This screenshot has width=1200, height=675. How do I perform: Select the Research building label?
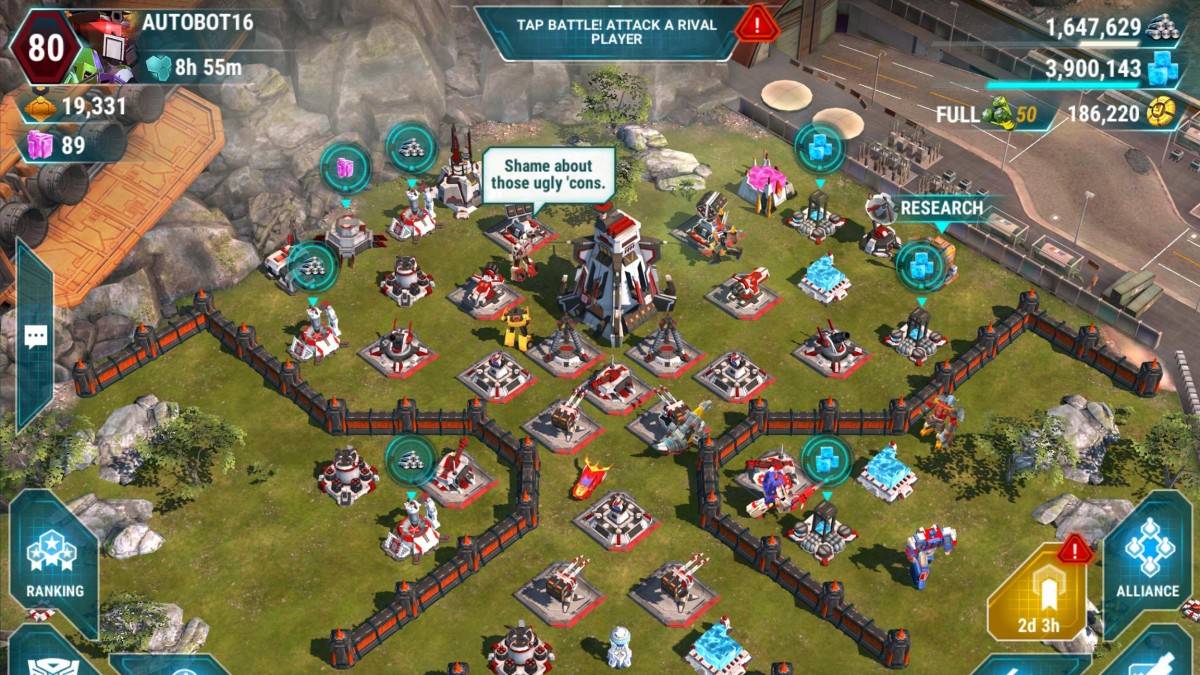(940, 208)
